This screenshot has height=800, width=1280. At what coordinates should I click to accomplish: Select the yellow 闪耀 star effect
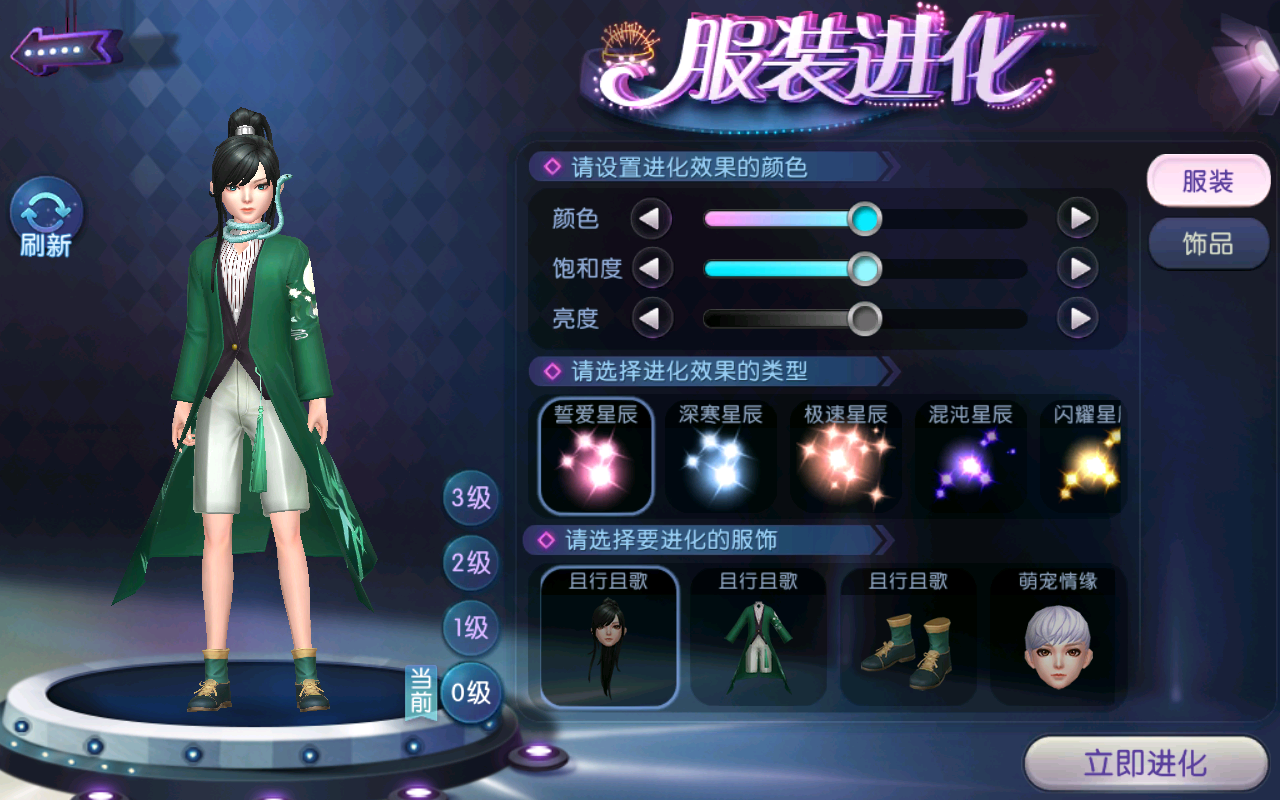[1085, 456]
